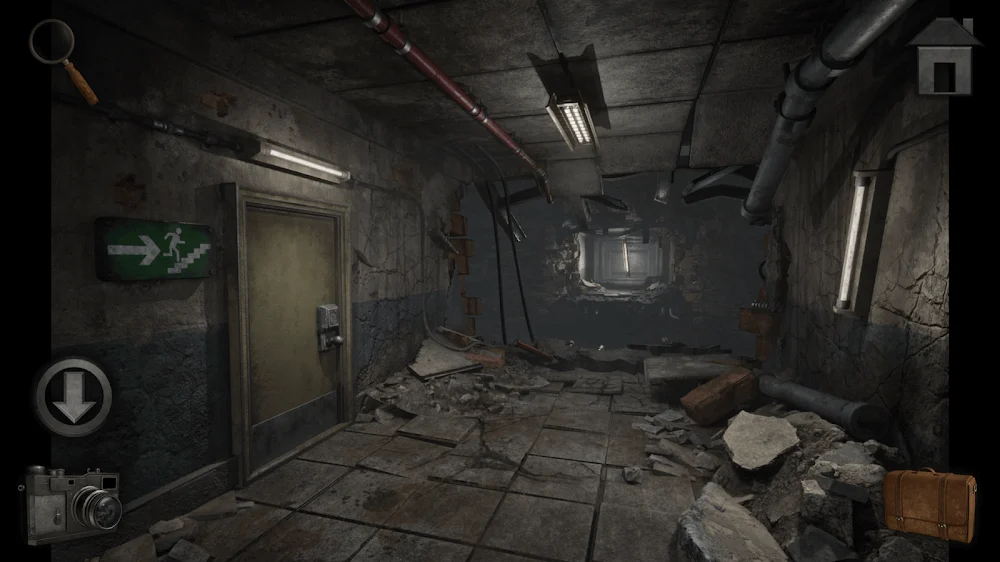Tap the down arrow to step back

click(74, 396)
